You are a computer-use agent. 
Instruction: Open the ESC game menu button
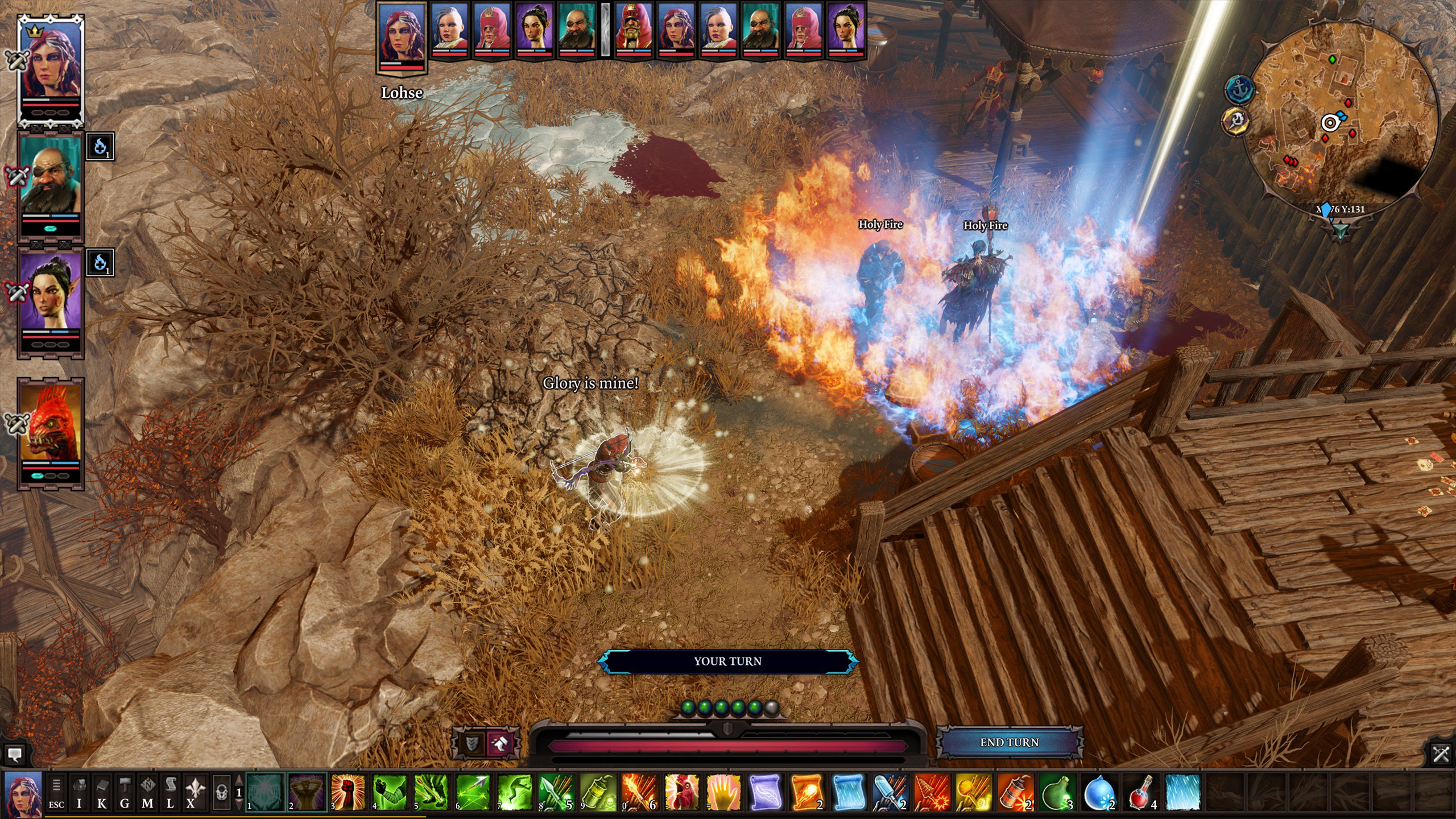click(56, 793)
